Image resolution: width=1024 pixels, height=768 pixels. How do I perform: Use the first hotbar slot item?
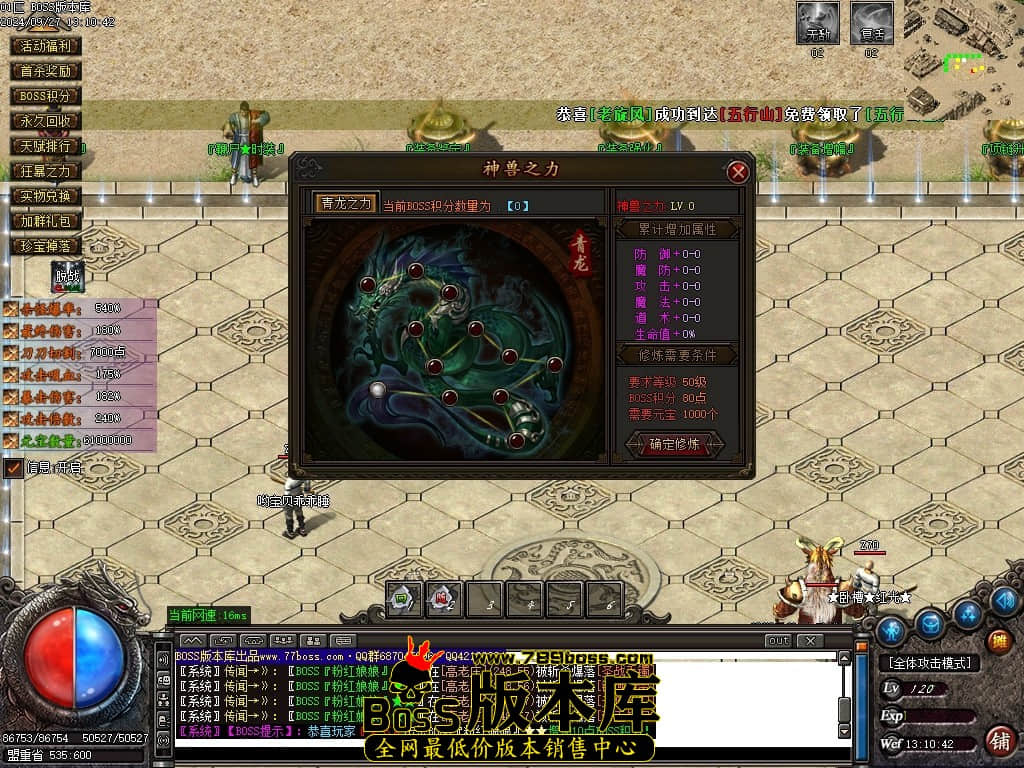(404, 599)
